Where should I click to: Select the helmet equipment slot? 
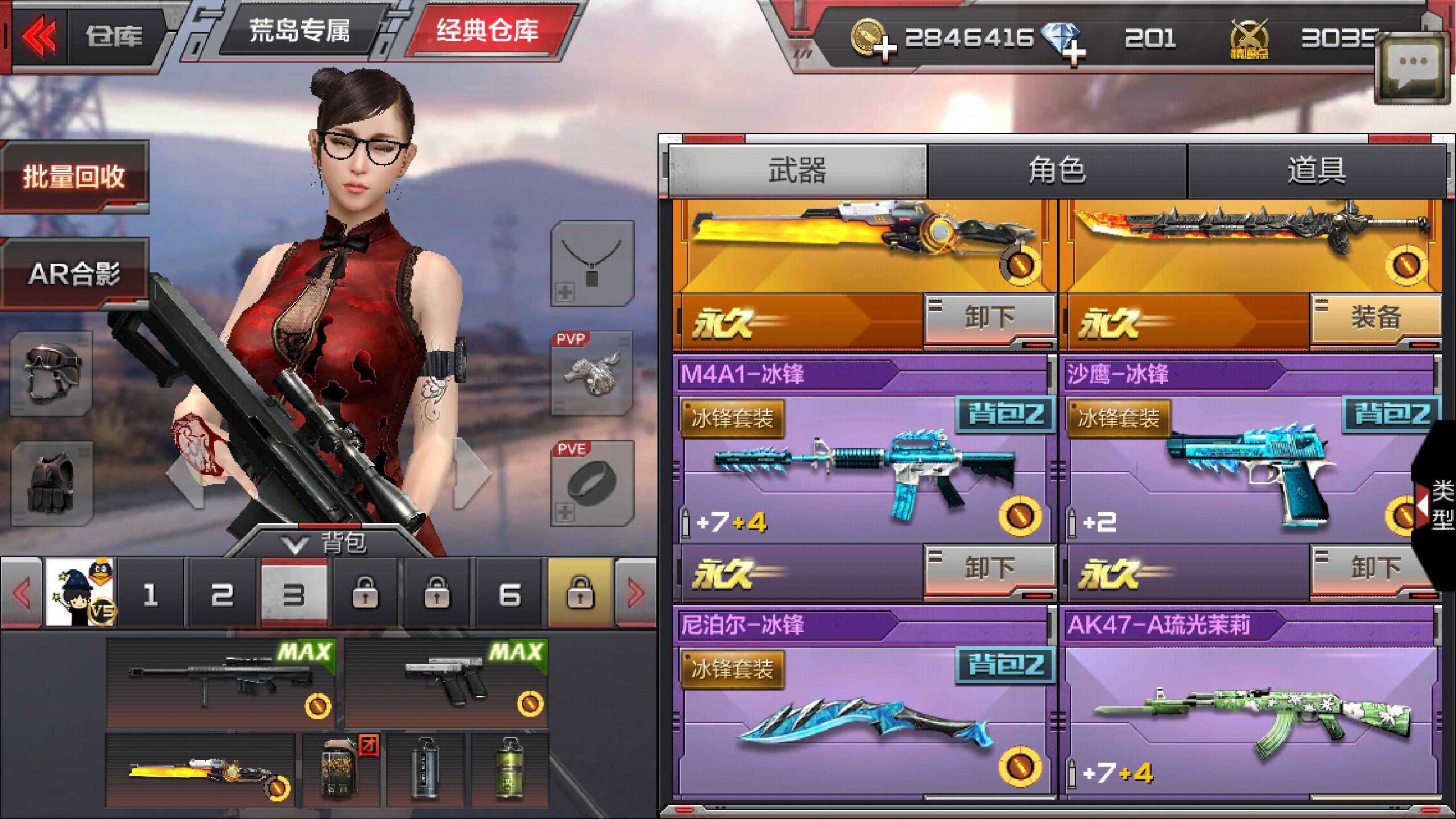tap(52, 373)
